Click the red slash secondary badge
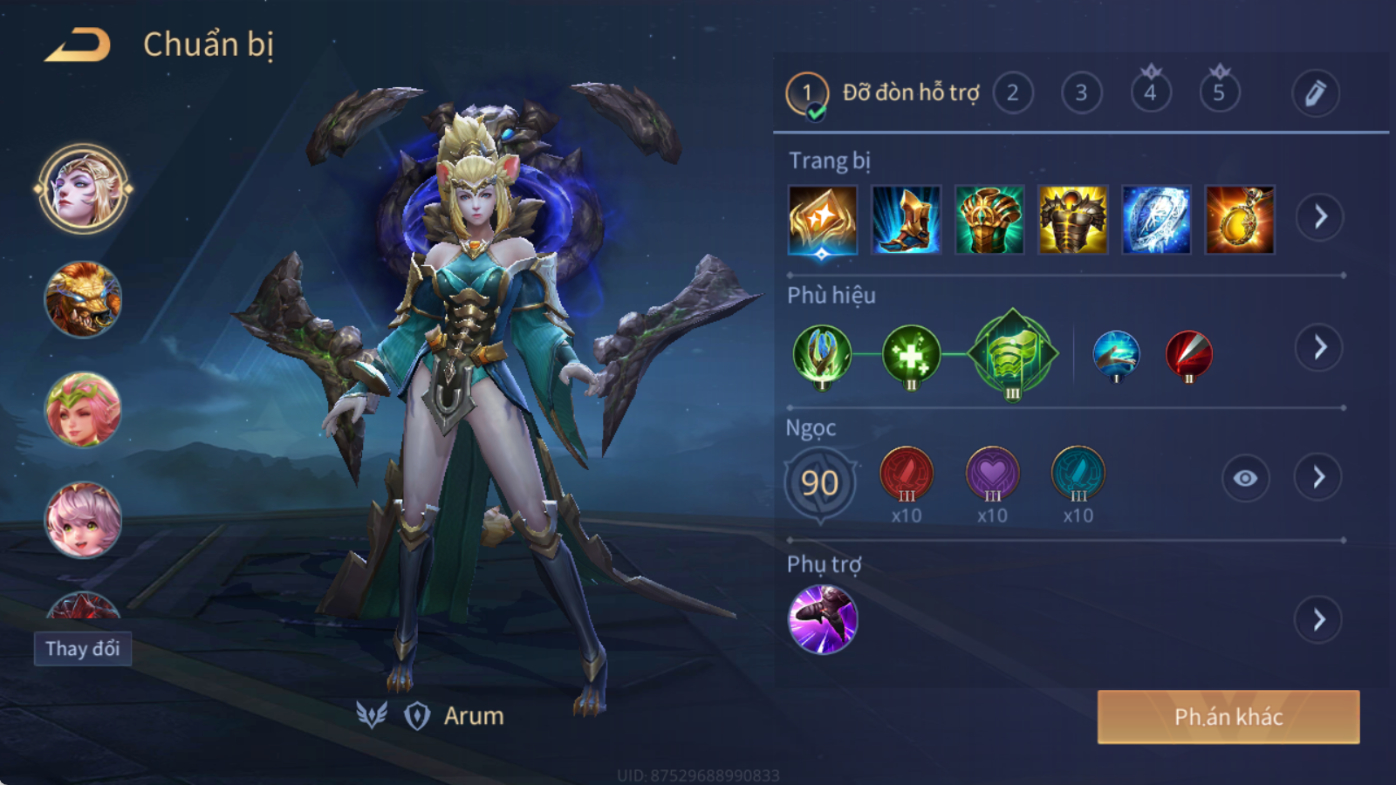 pos(1189,355)
